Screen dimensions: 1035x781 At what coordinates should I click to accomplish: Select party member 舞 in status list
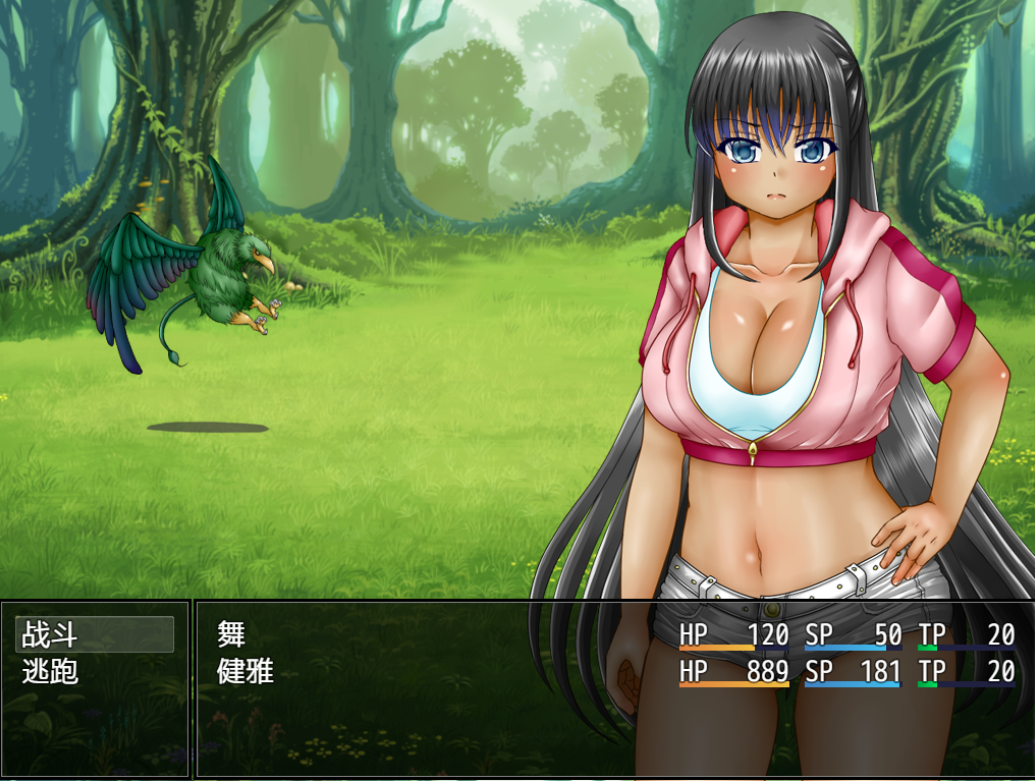[x=231, y=634]
